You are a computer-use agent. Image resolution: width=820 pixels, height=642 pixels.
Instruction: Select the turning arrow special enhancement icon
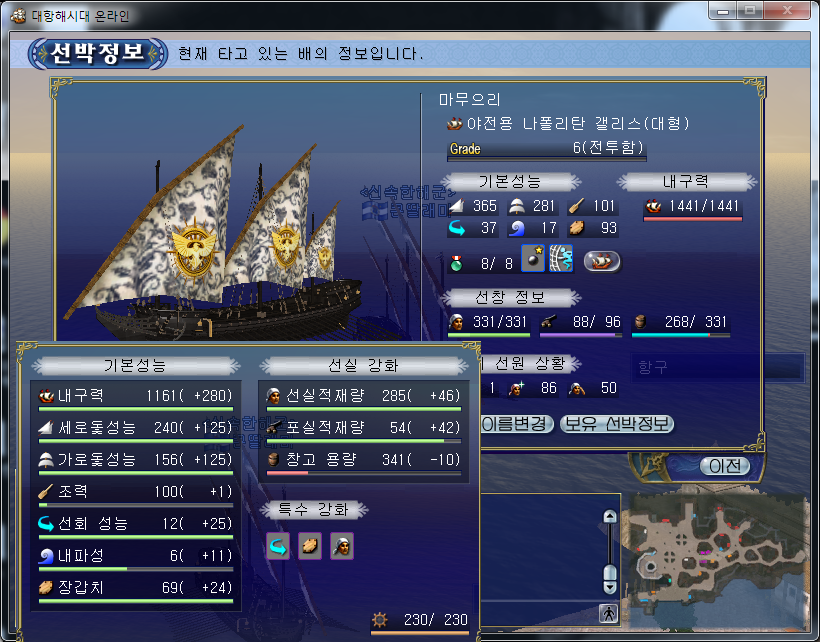point(278,546)
